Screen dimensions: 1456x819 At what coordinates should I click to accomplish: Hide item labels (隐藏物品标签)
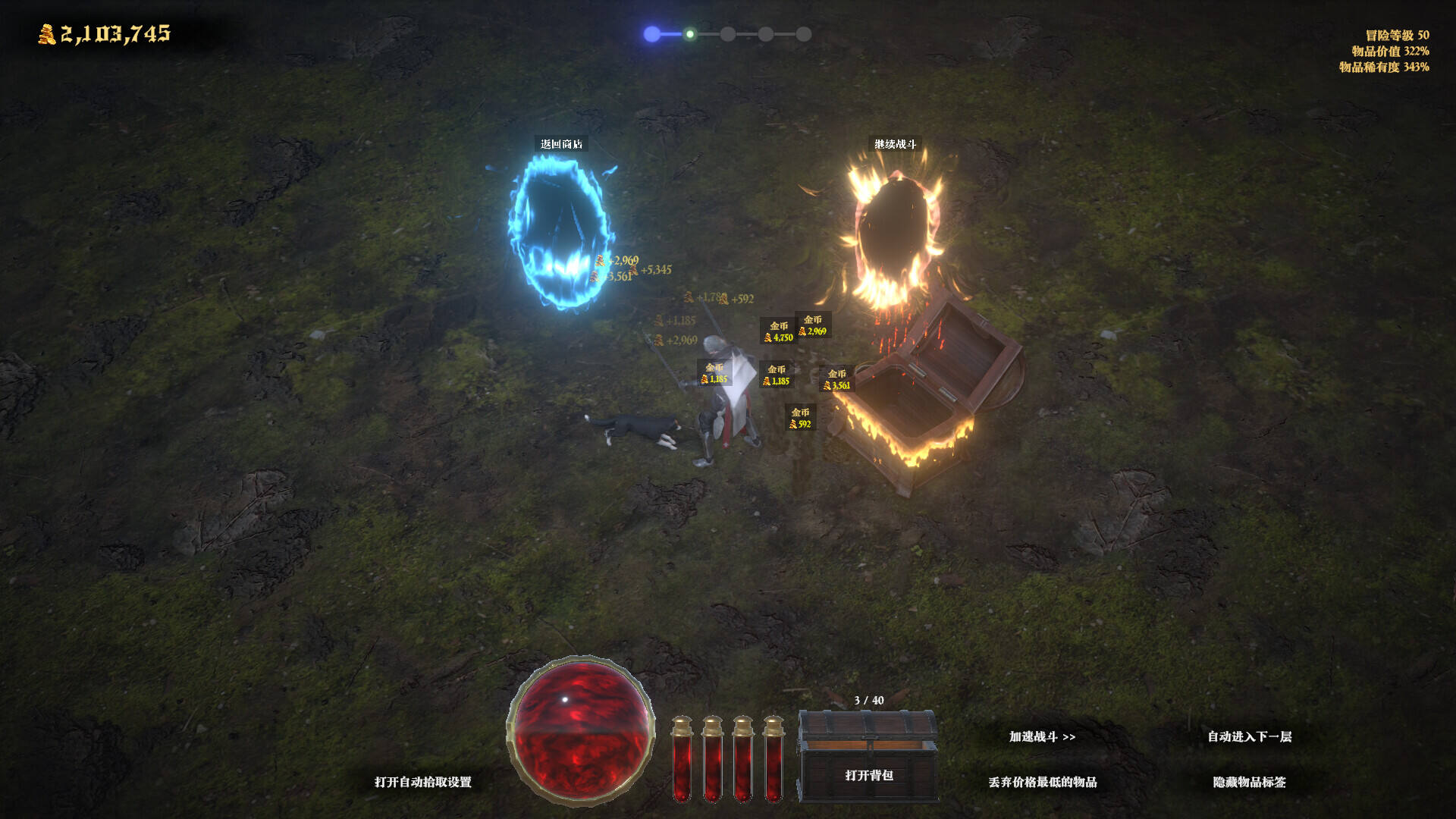1249,782
